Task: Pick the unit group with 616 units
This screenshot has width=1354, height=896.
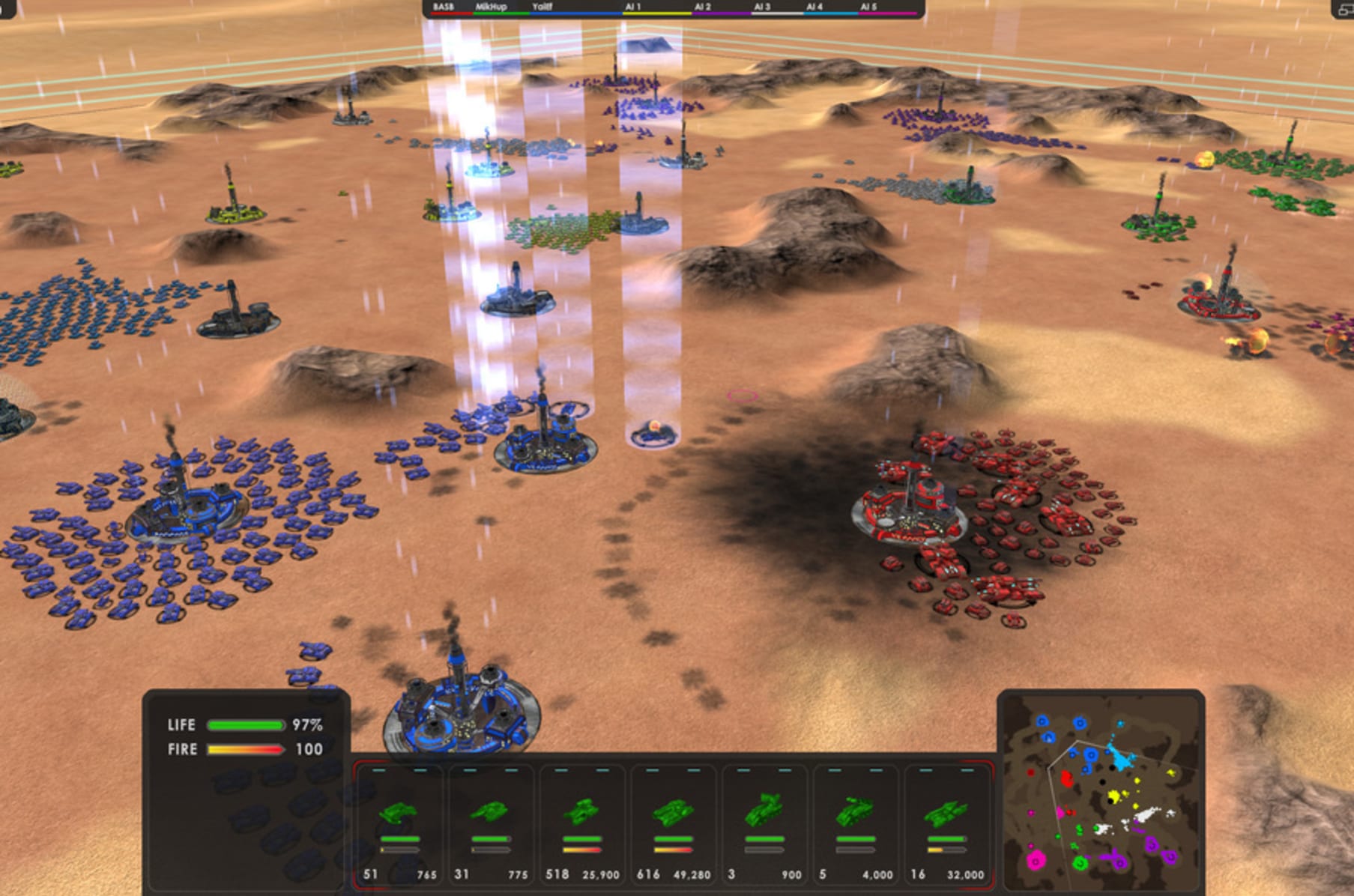Action: (674, 824)
